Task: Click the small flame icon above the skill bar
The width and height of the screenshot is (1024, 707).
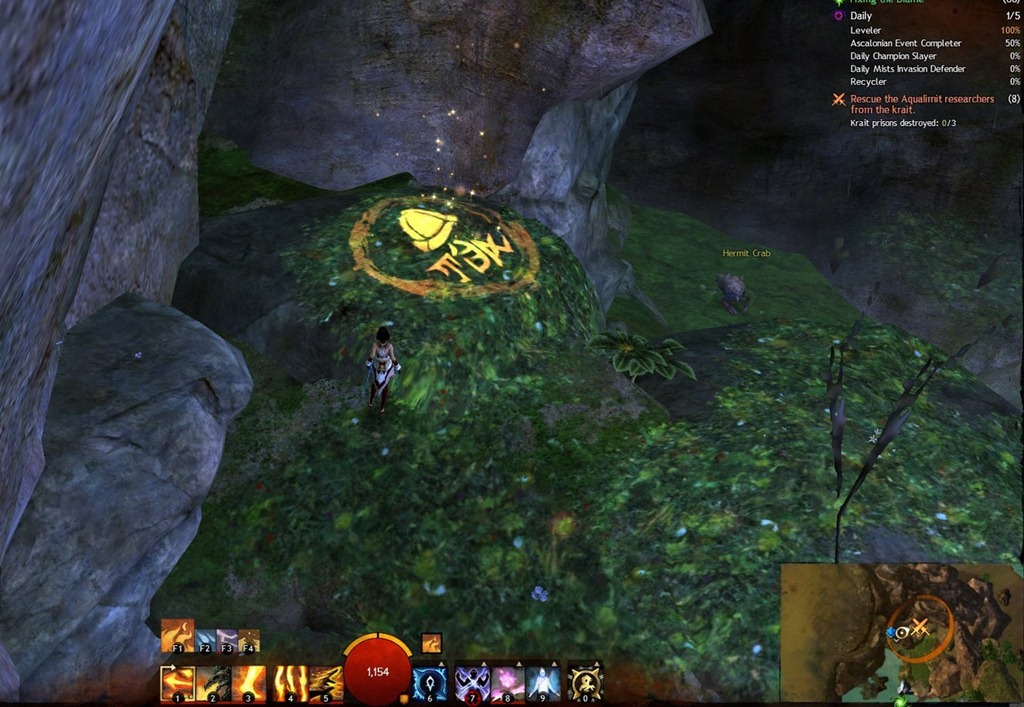Action: [x=432, y=643]
